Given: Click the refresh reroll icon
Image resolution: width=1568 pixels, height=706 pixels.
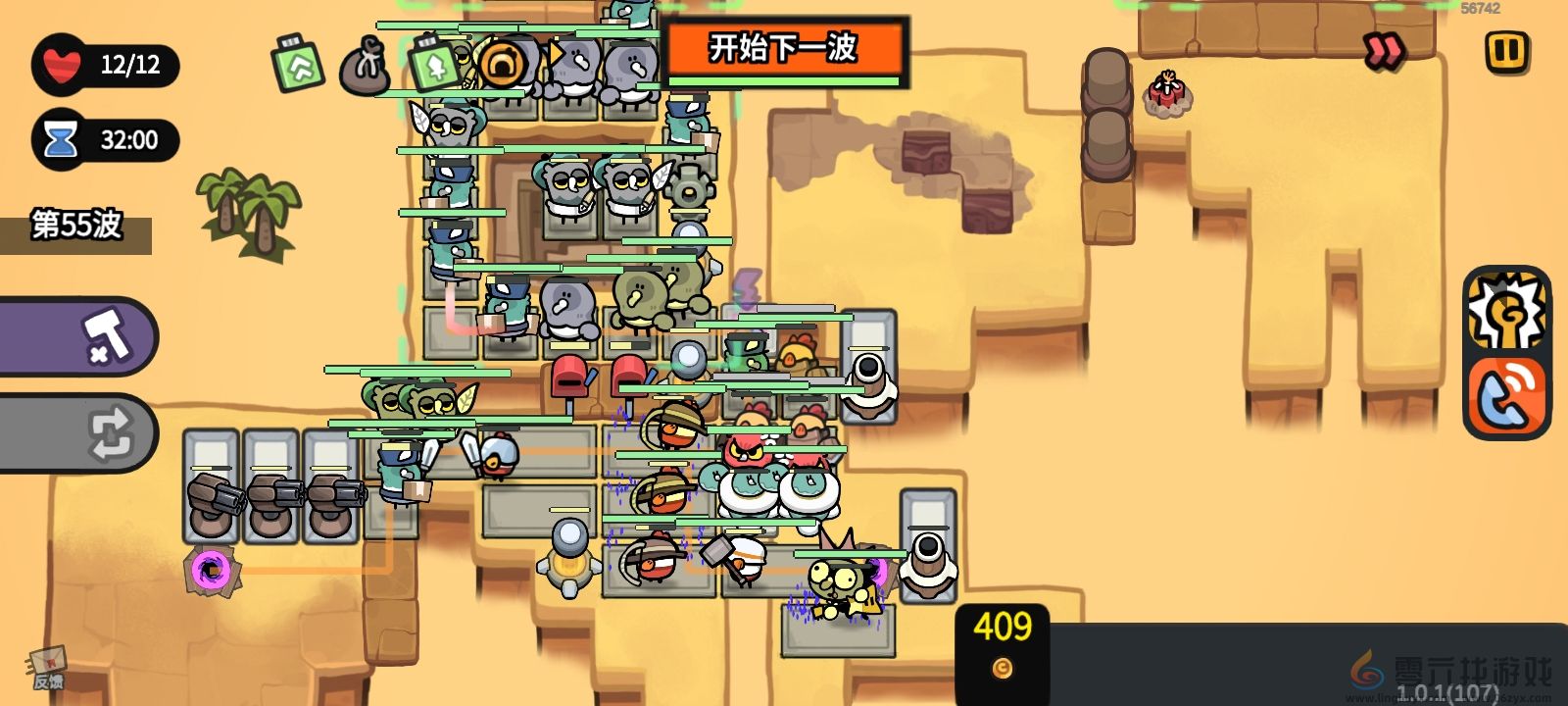Looking at the screenshot, I should (x=111, y=432).
